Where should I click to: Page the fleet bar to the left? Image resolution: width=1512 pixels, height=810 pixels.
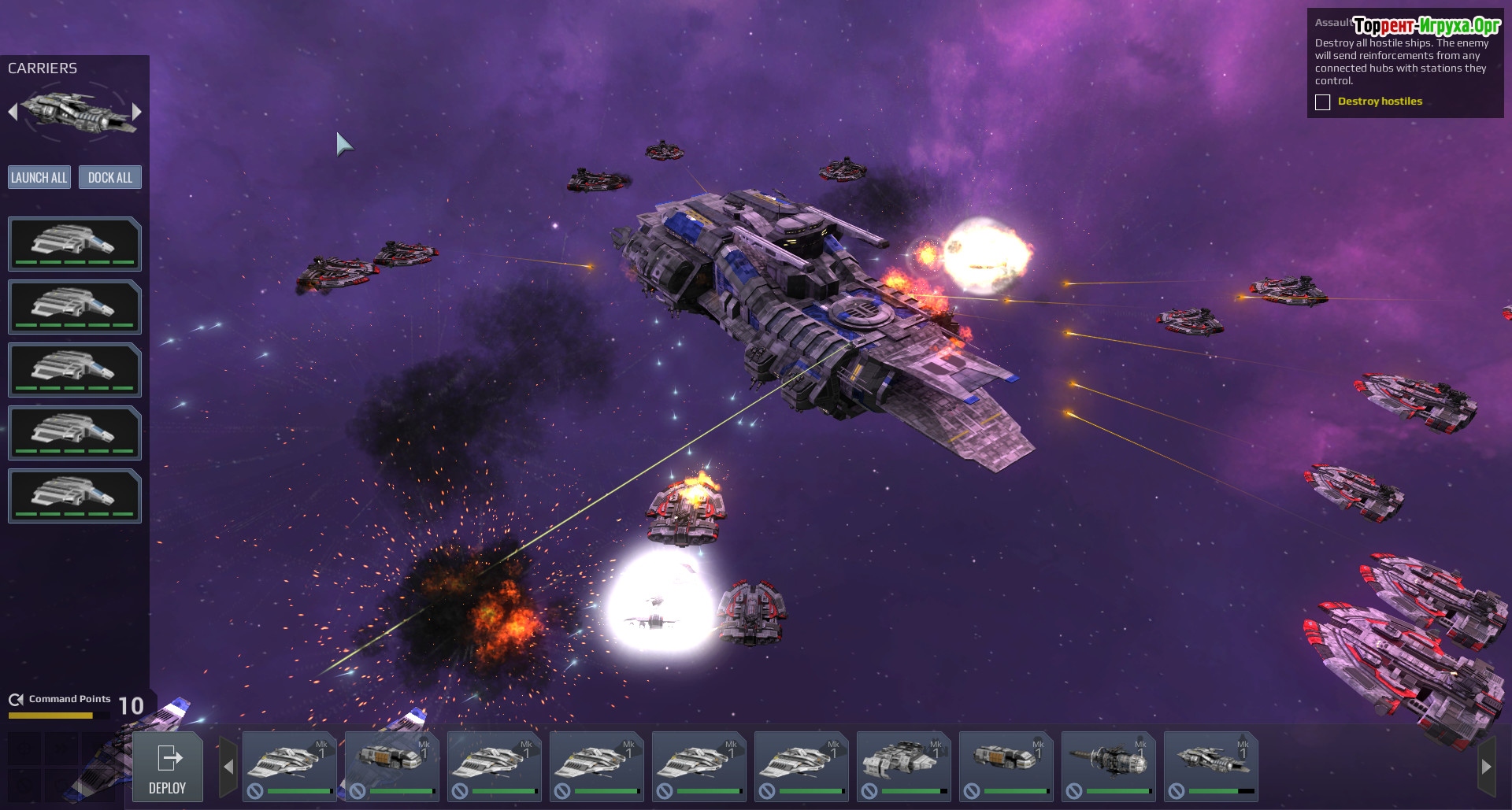tap(228, 766)
